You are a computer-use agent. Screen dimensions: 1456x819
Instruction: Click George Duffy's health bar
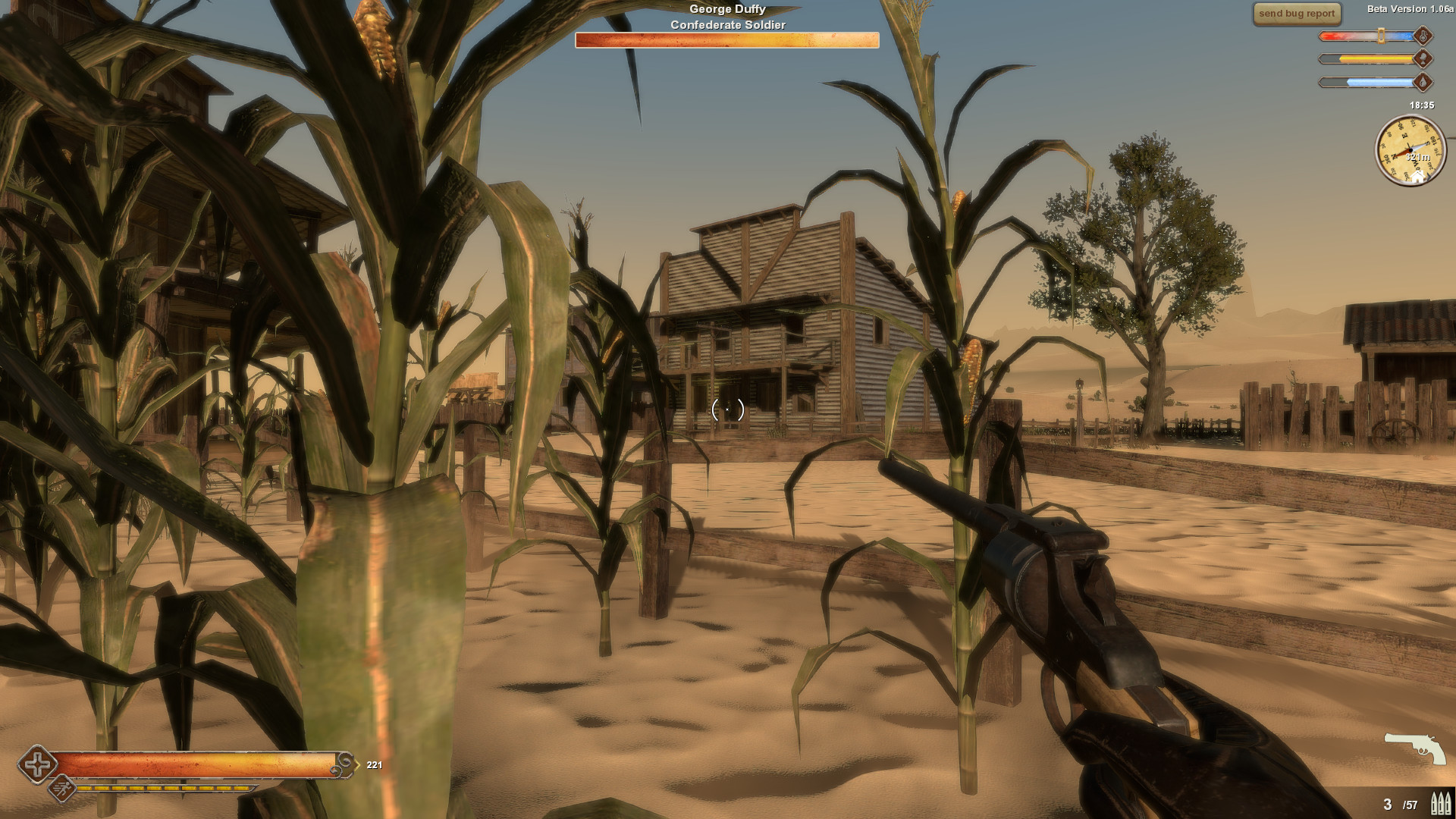click(x=726, y=40)
